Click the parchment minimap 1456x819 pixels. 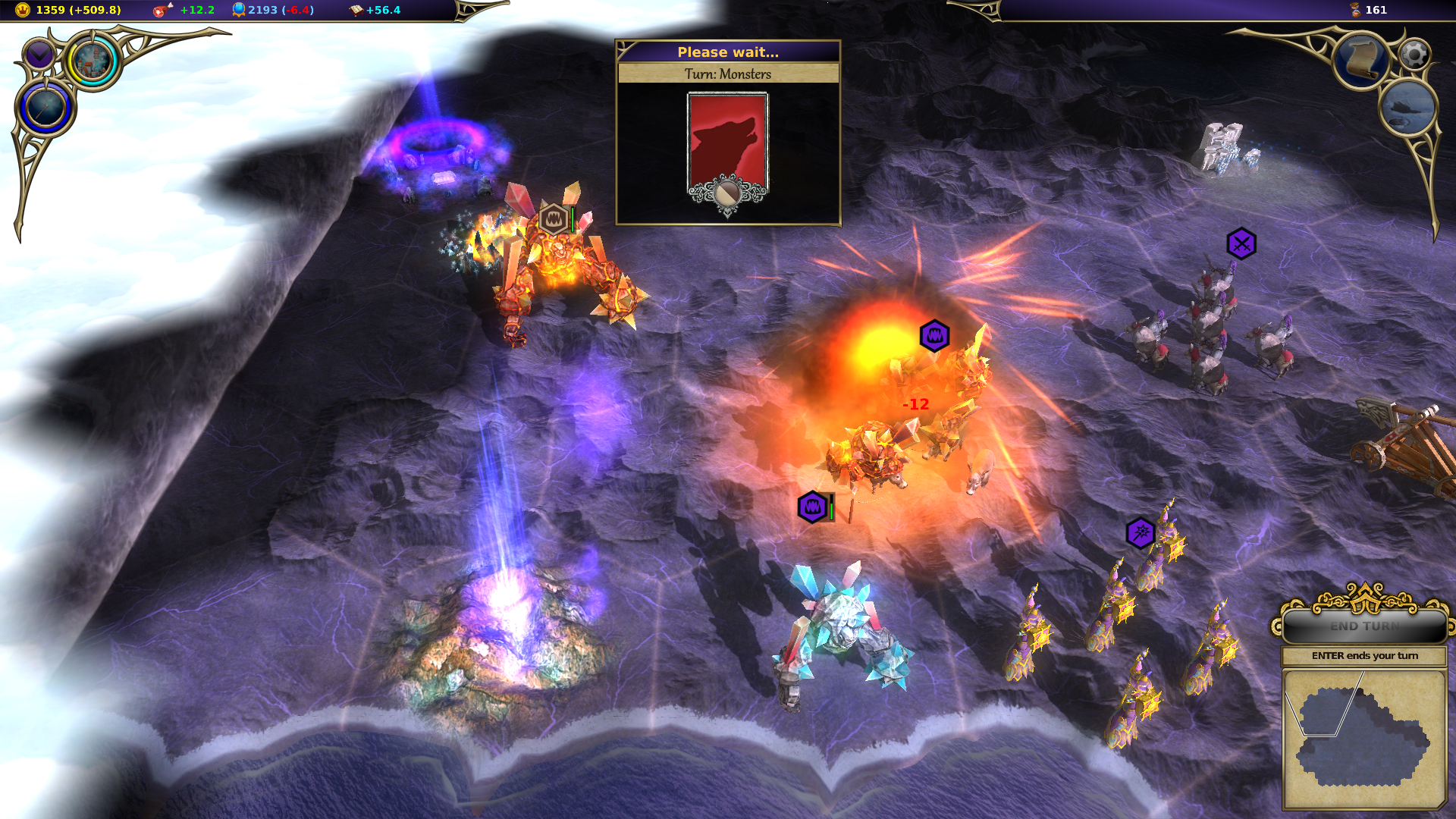(1363, 738)
